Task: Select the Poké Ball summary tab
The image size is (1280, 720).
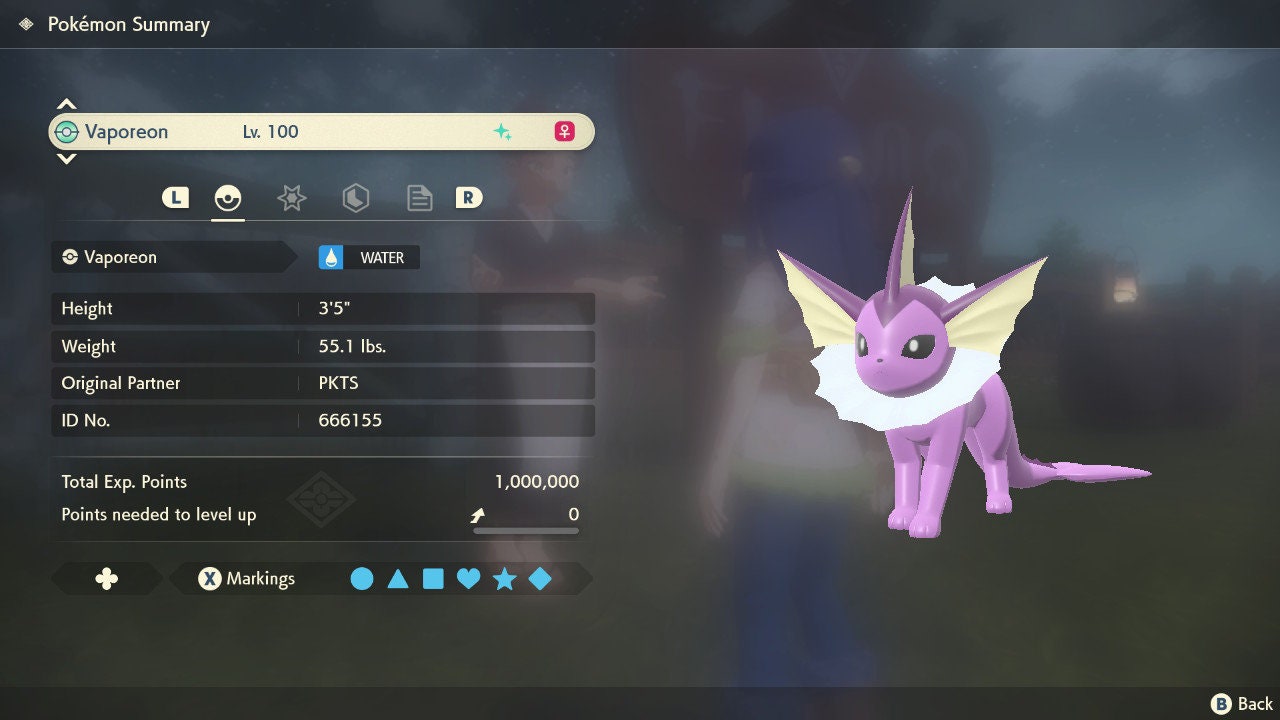Action: (x=228, y=198)
